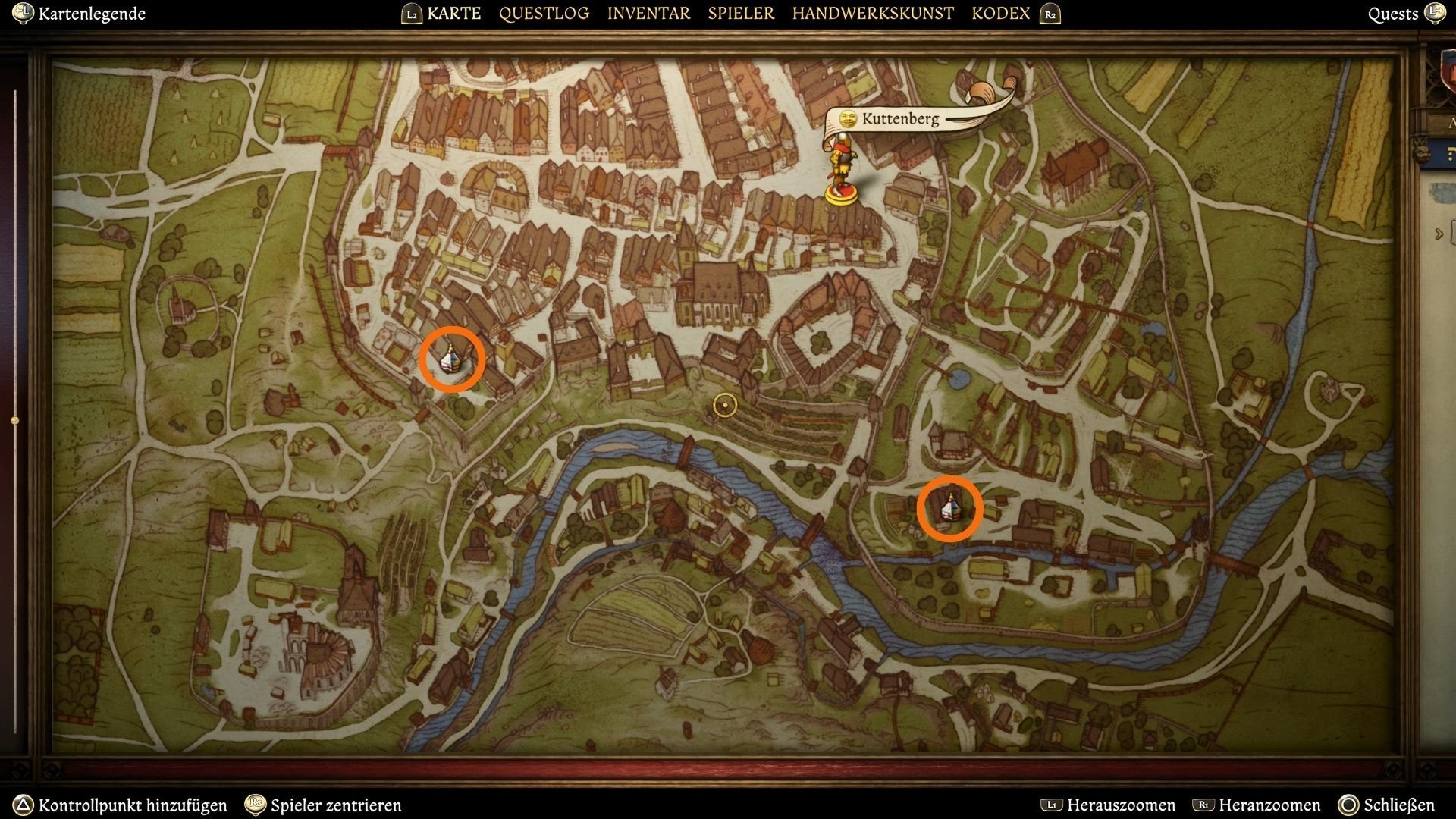Viewport: 1456px width, 819px height.
Task: Open the Kuttenberg location banner
Action: point(899,118)
